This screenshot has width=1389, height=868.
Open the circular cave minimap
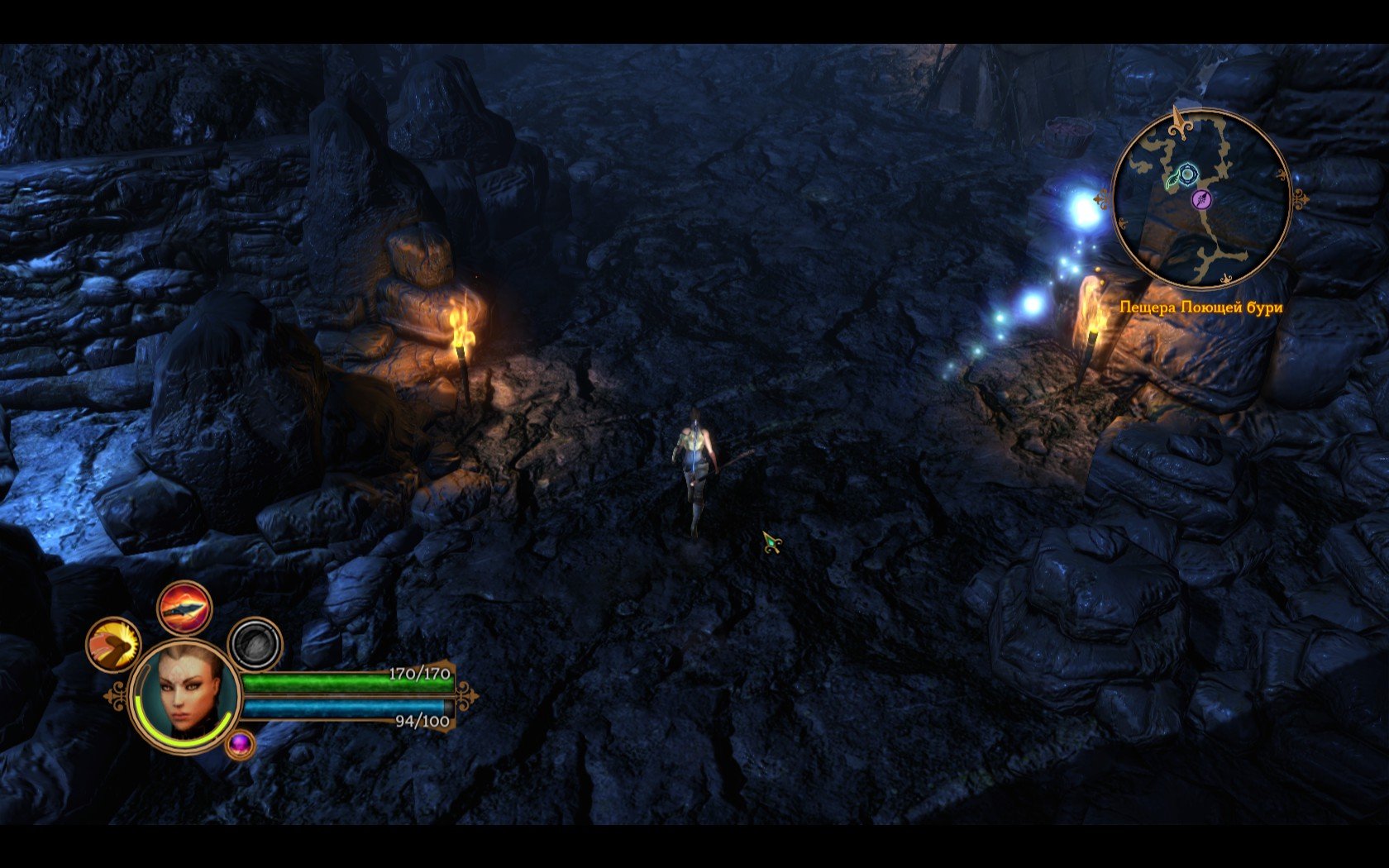point(1200,198)
